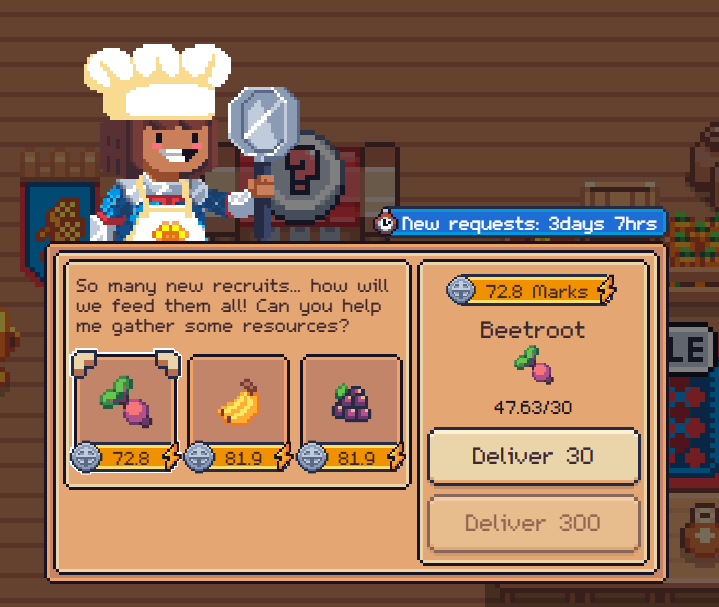Choose the Banana request tile

pos(238,402)
